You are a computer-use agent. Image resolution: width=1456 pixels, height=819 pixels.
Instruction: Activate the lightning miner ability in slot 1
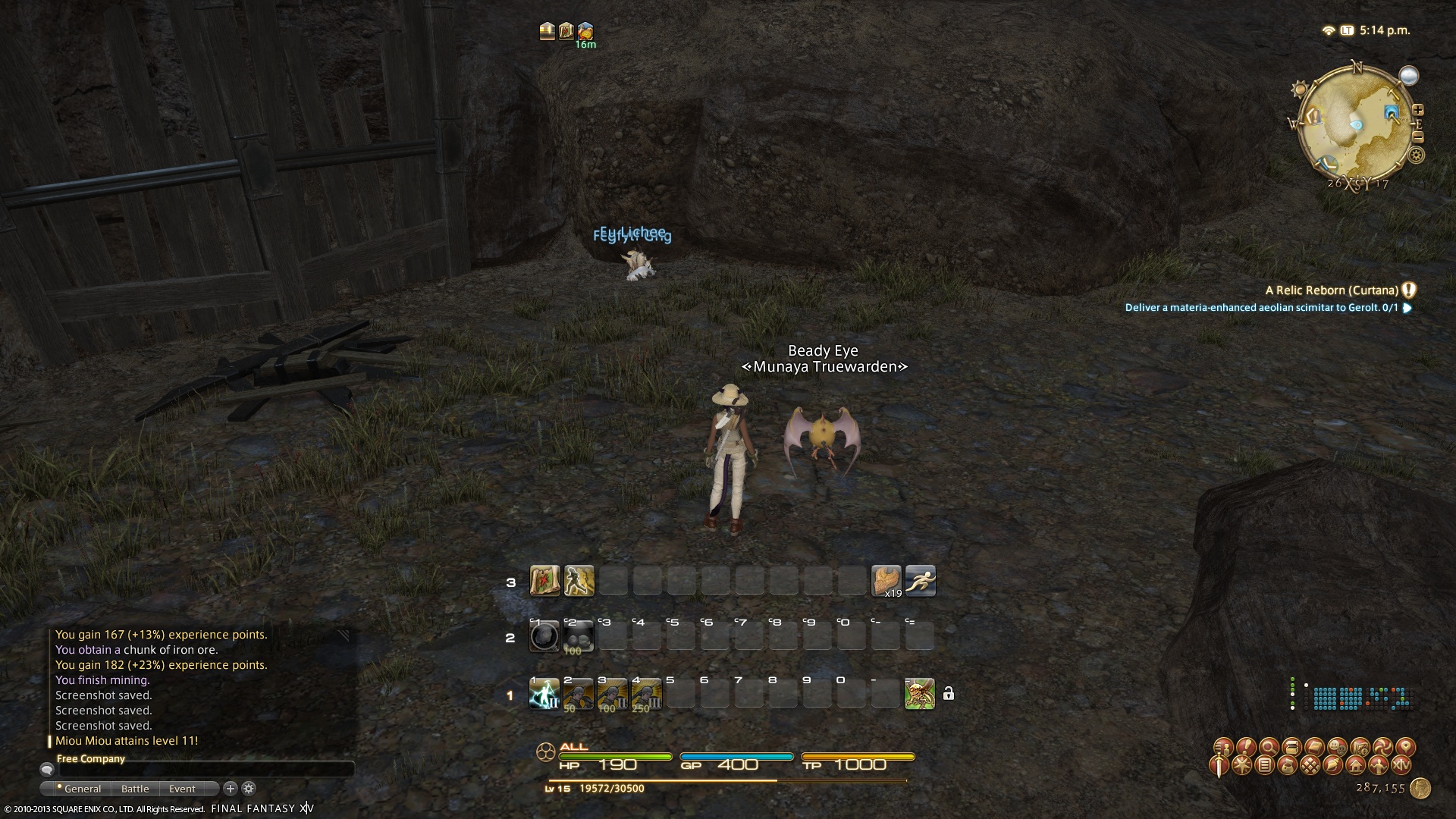click(x=544, y=694)
